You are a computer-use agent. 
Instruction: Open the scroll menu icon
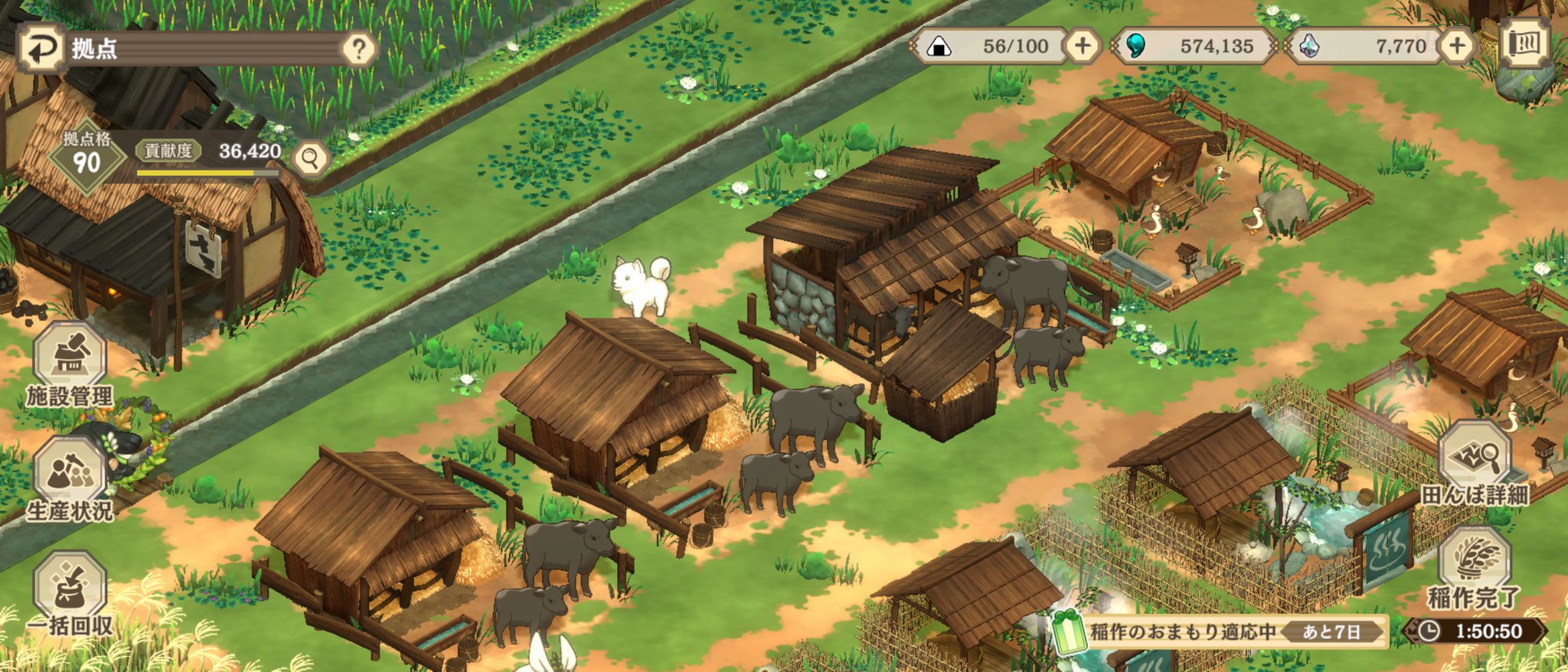1524,44
